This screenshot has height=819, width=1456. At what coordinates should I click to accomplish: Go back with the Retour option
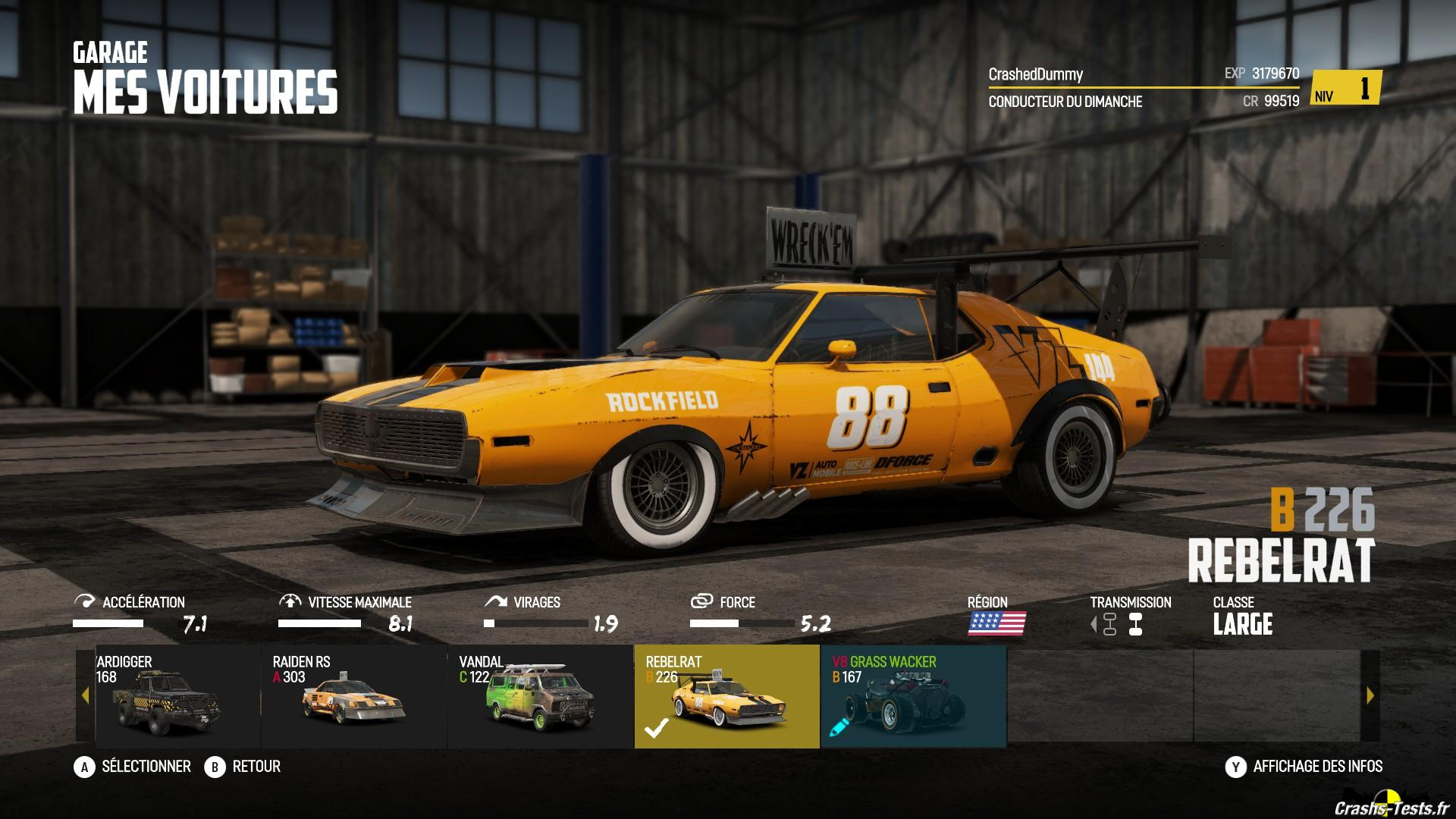243,767
